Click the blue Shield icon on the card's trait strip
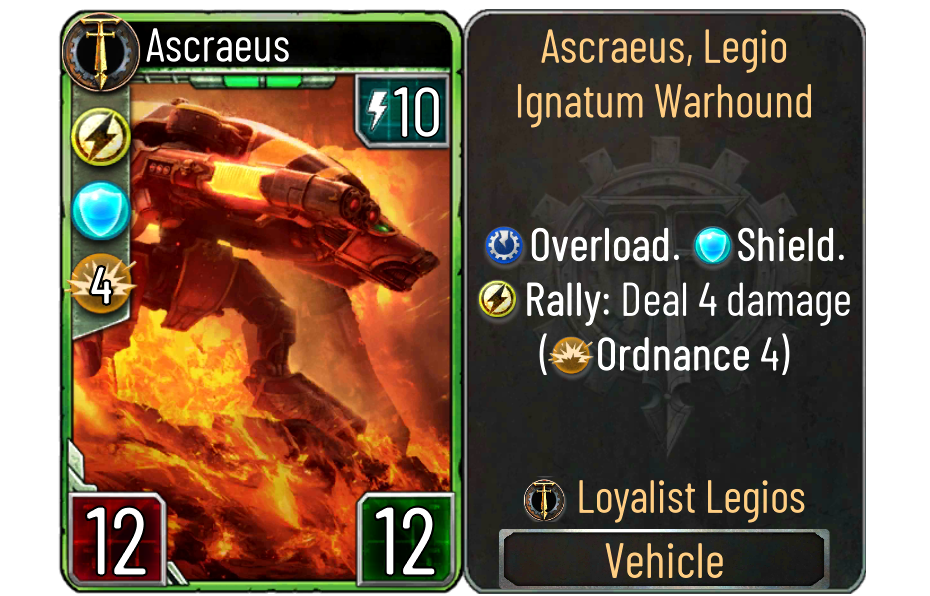The image size is (930, 596). [100, 209]
